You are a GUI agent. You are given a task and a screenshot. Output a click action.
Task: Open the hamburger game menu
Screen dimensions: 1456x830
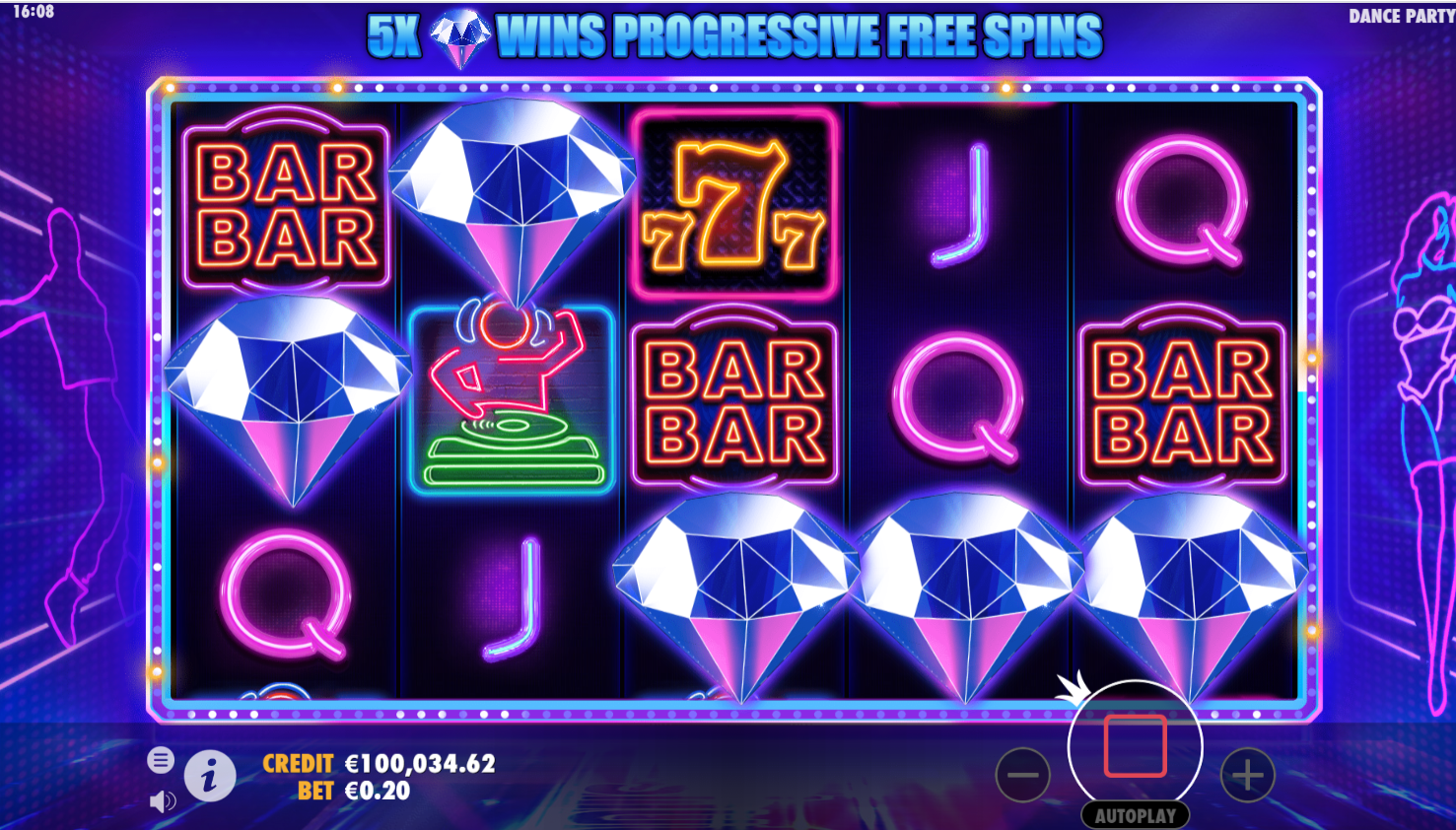pos(160,761)
